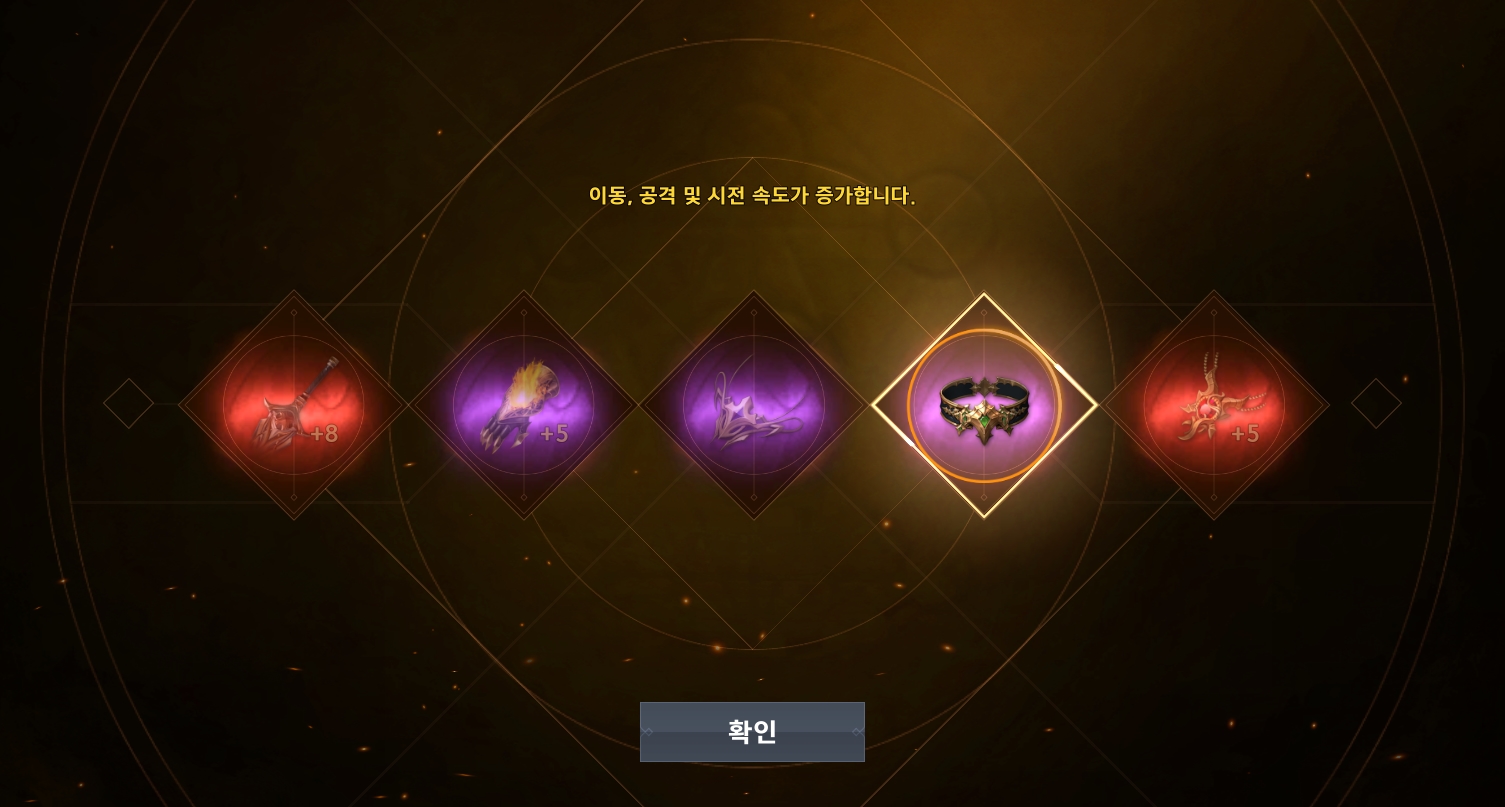Expand the previous item via left diamond marker
The height and width of the screenshot is (807, 1505).
pos(128,402)
